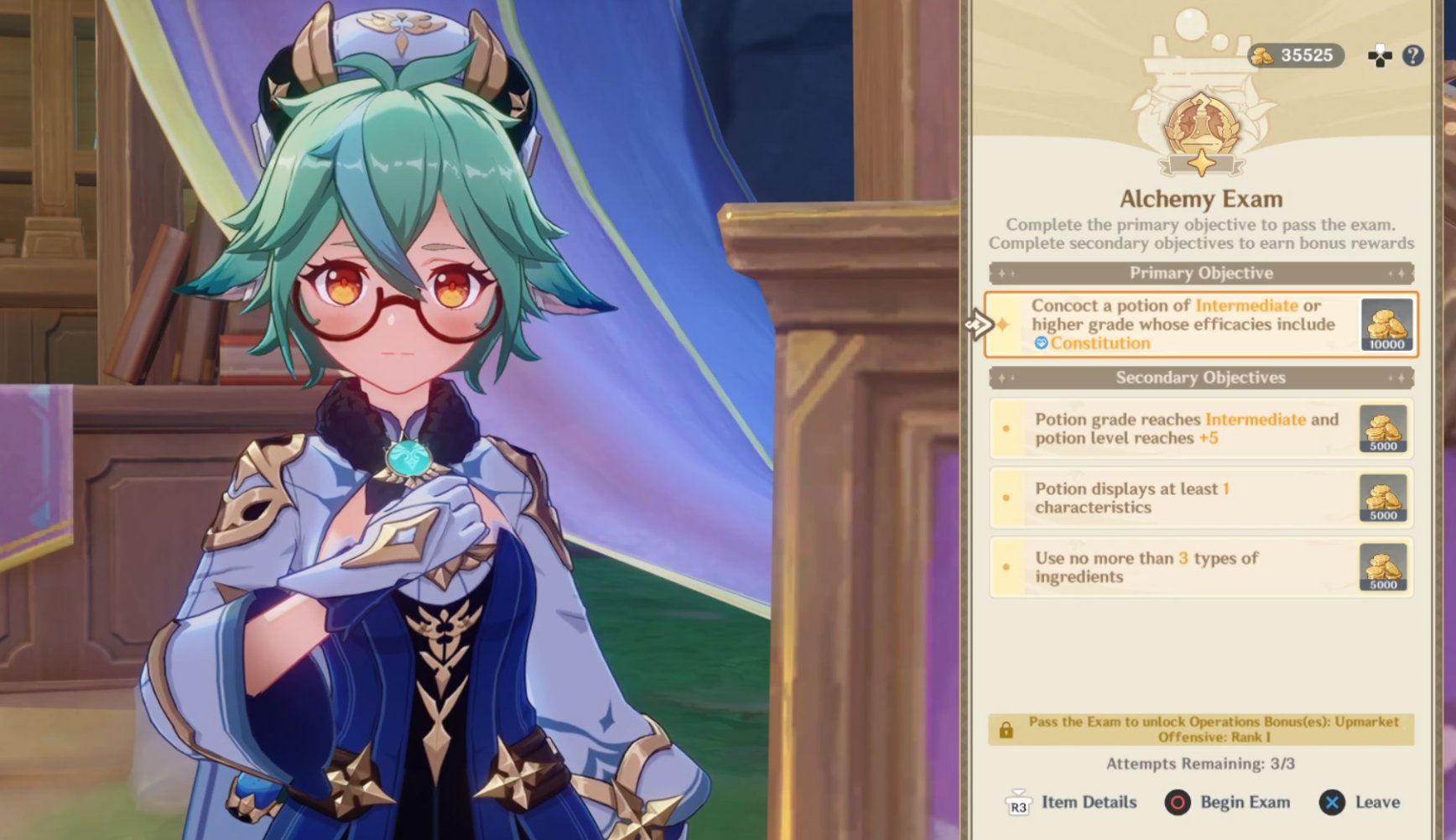Select the three-ingredient limit objective card

click(1198, 567)
